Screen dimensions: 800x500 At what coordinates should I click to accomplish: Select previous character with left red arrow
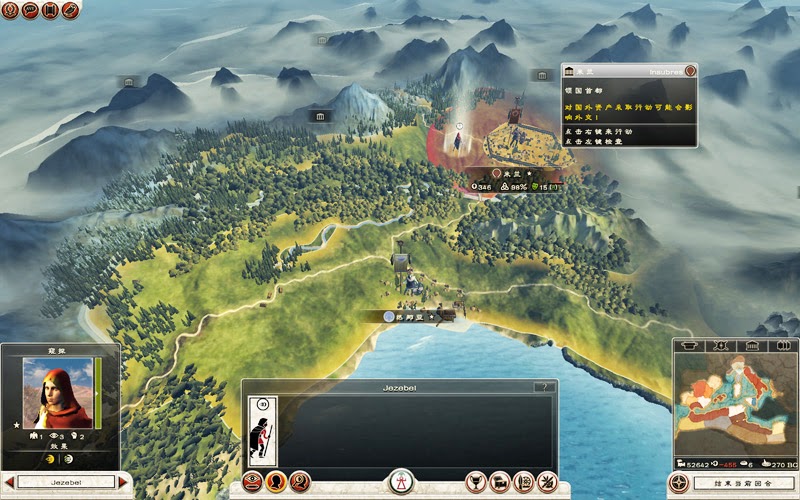[x=9, y=482]
